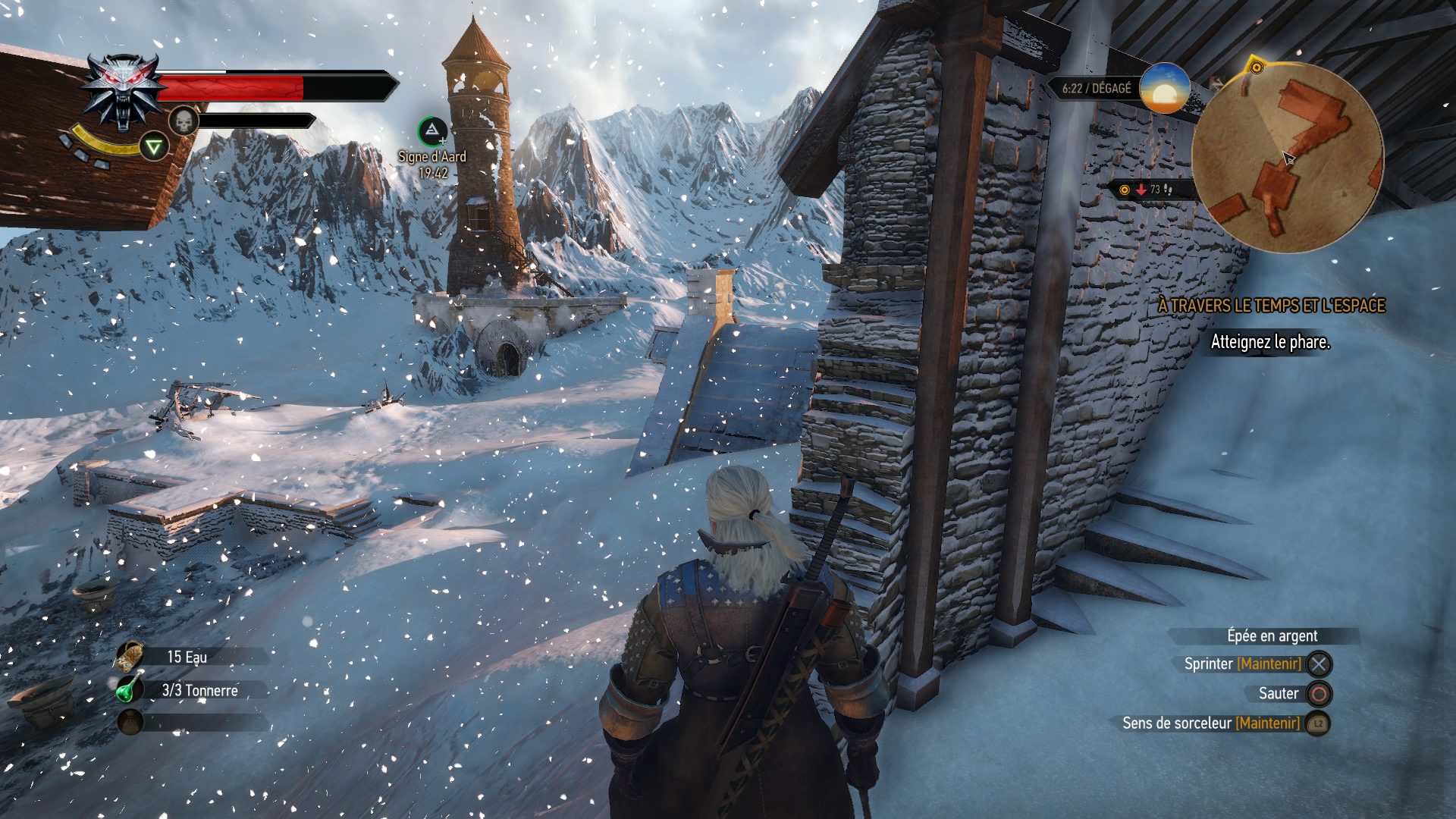Open the tracked quest title

tap(1271, 306)
